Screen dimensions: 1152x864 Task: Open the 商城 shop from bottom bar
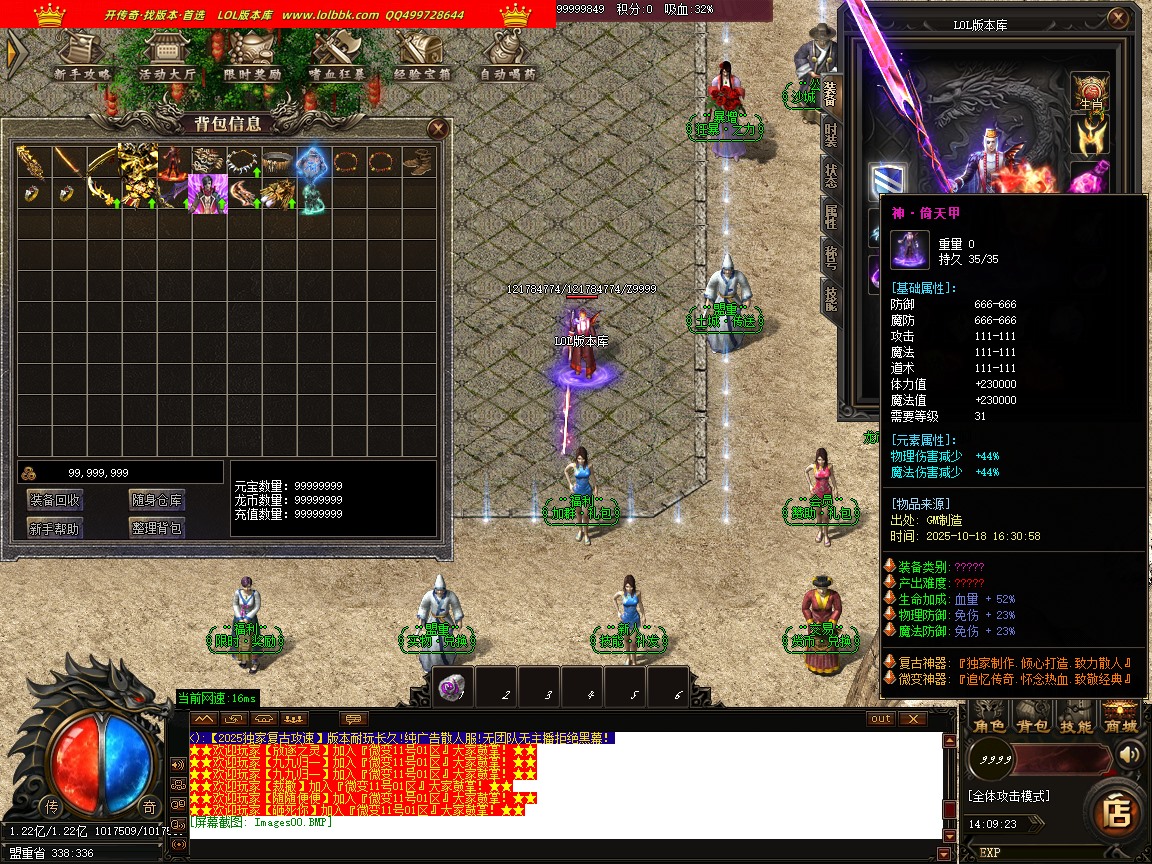(x=1120, y=725)
